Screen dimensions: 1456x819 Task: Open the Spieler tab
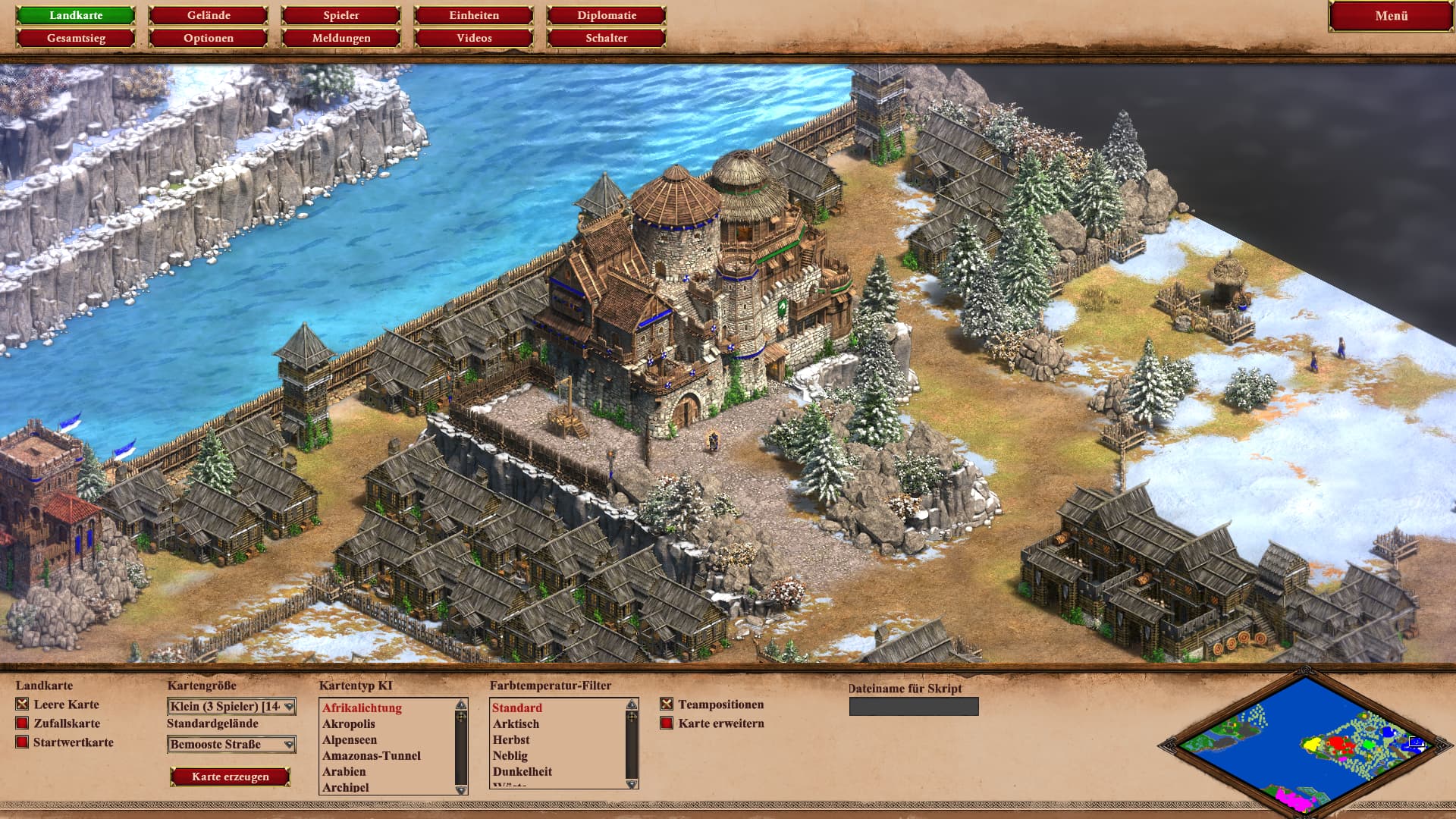341,15
